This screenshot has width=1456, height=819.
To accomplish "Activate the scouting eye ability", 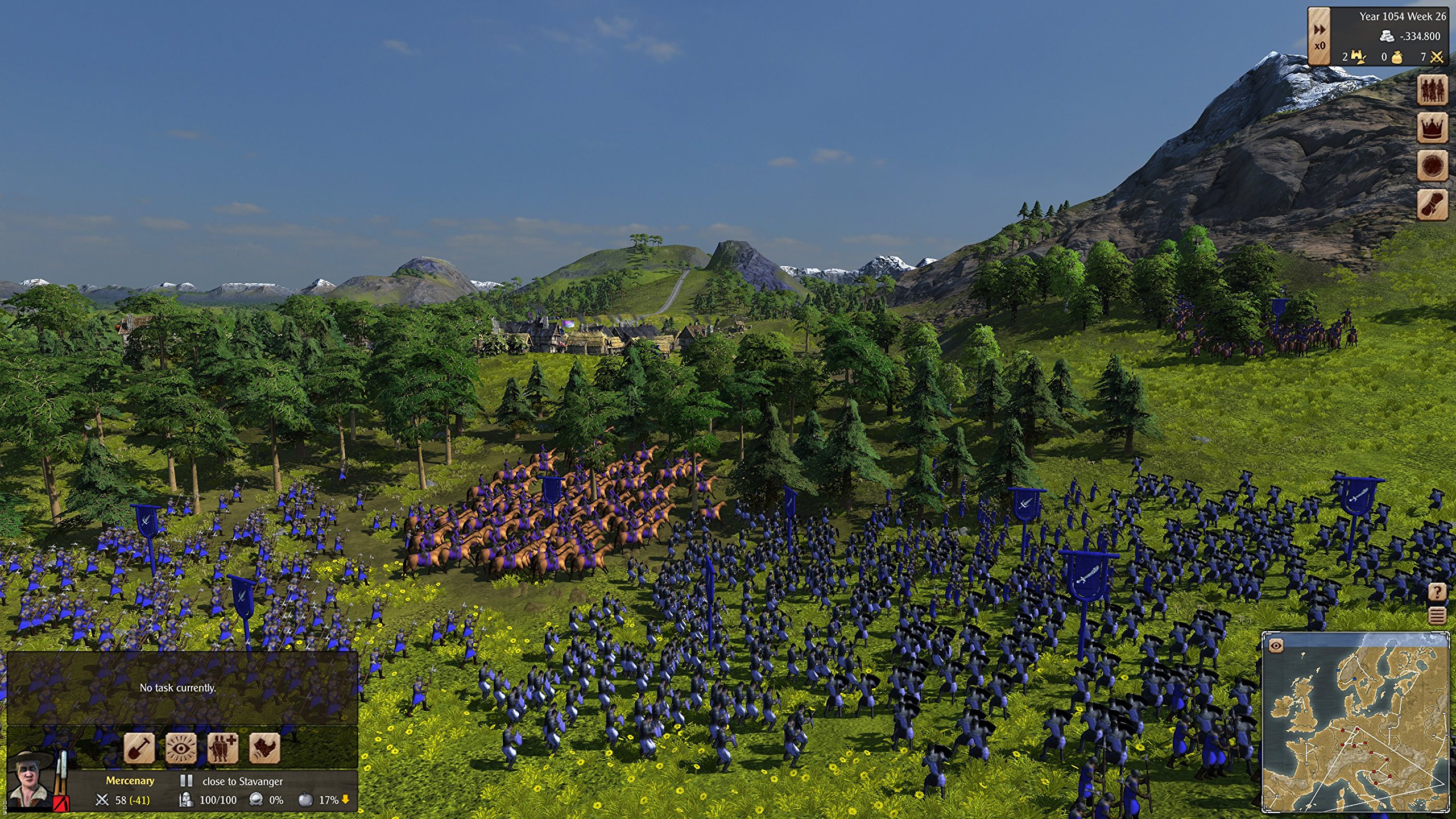I will 181,750.
